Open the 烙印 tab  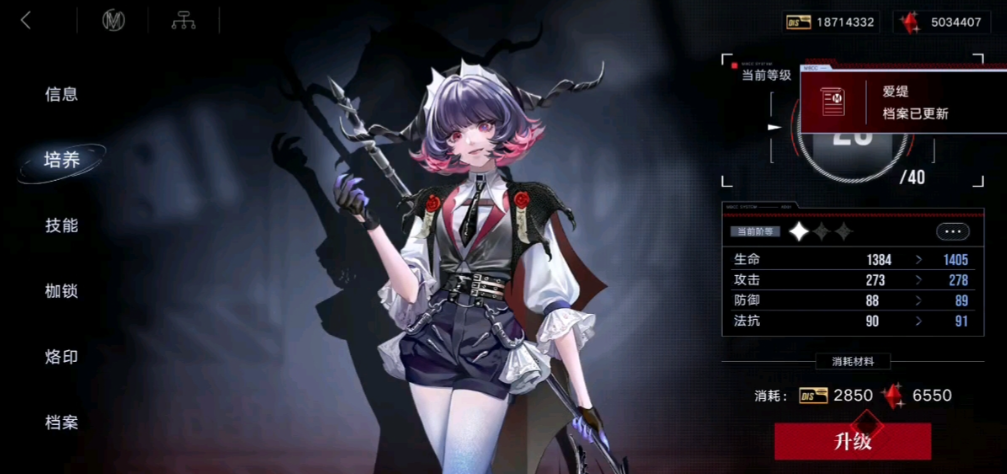pyautogui.click(x=61, y=356)
